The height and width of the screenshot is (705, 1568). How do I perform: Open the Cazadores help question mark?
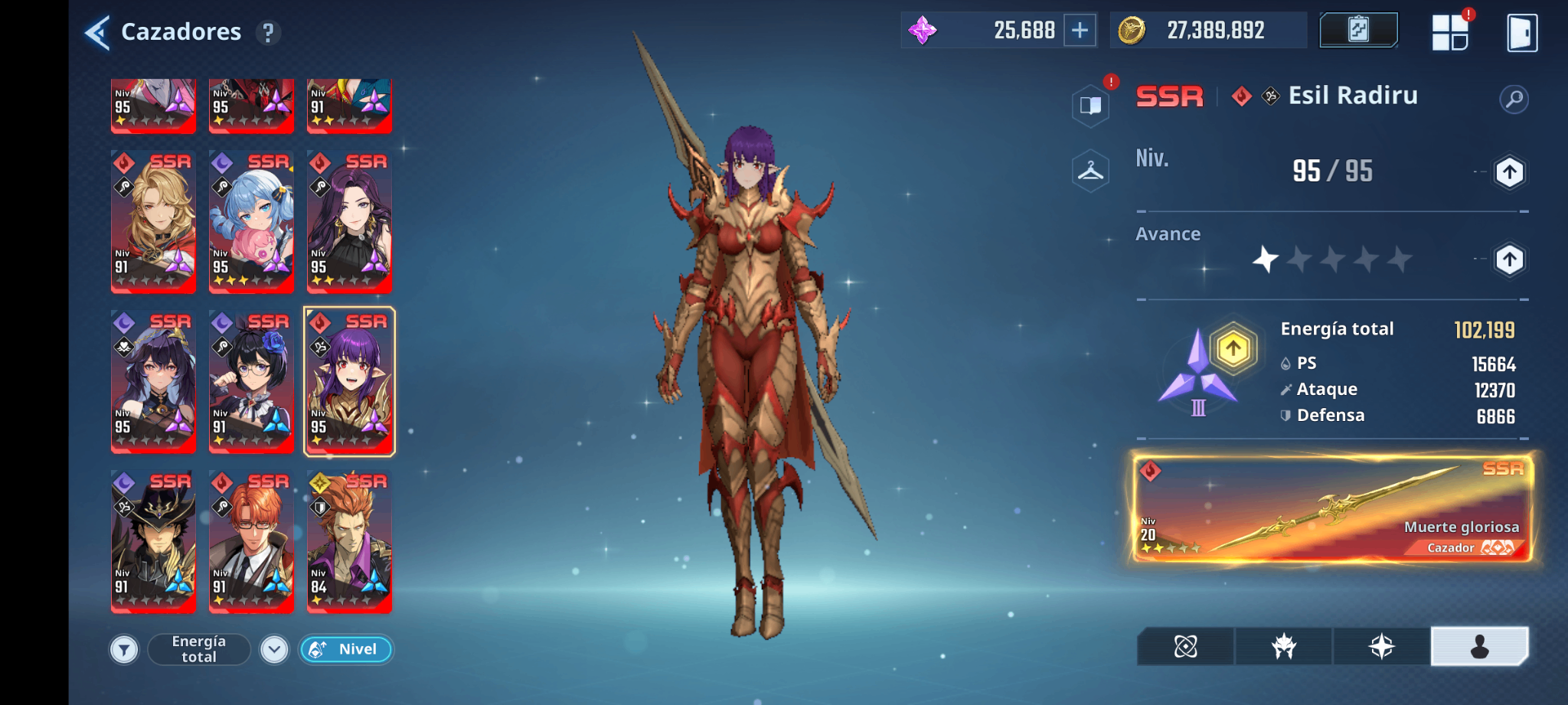[x=268, y=33]
